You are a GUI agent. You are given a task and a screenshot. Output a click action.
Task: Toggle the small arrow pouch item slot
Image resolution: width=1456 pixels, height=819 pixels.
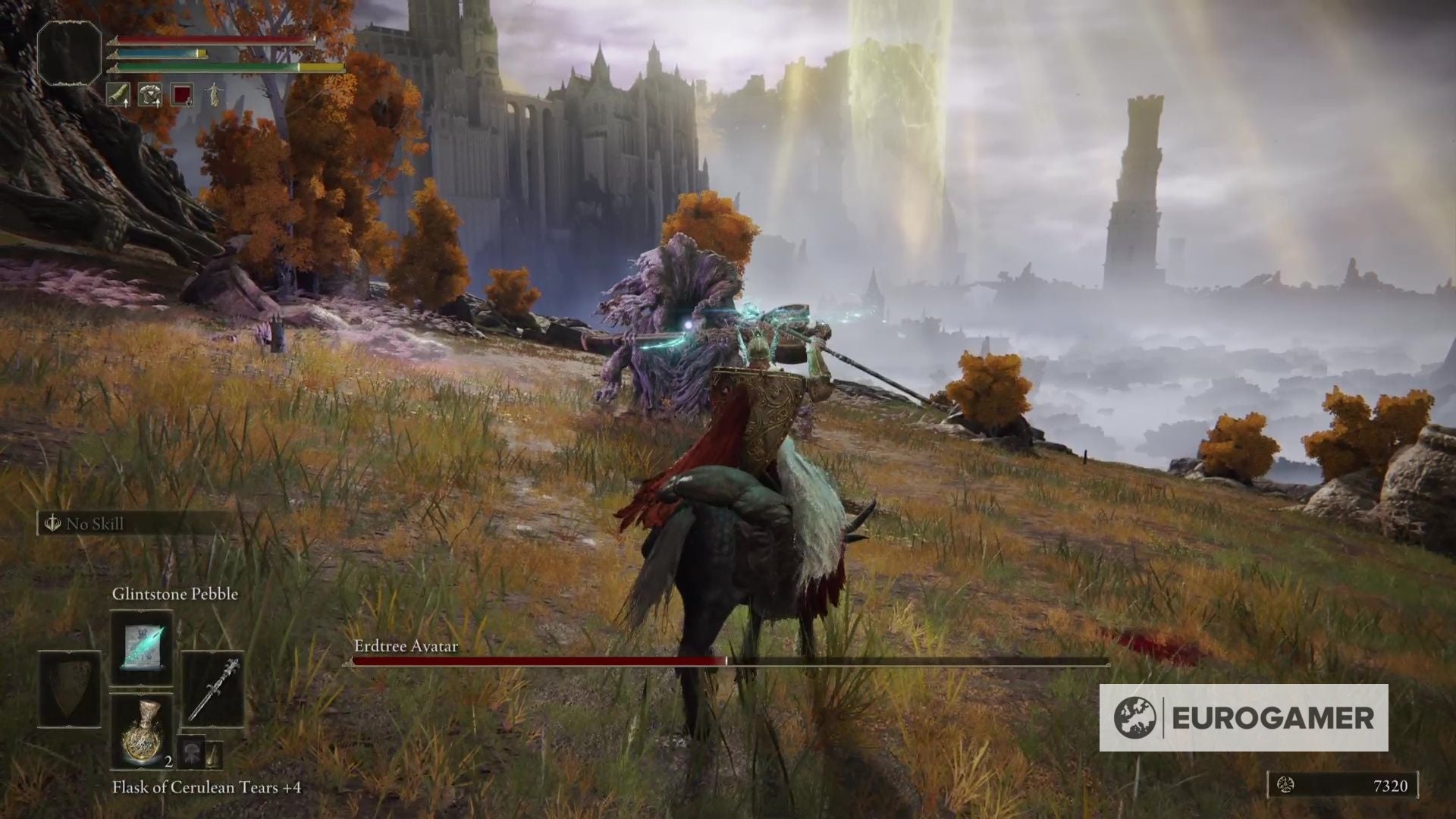pyautogui.click(x=215, y=753)
